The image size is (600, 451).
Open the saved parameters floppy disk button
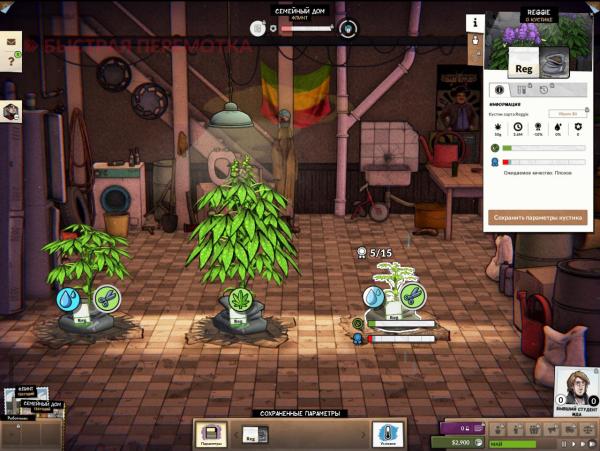[x=211, y=434]
